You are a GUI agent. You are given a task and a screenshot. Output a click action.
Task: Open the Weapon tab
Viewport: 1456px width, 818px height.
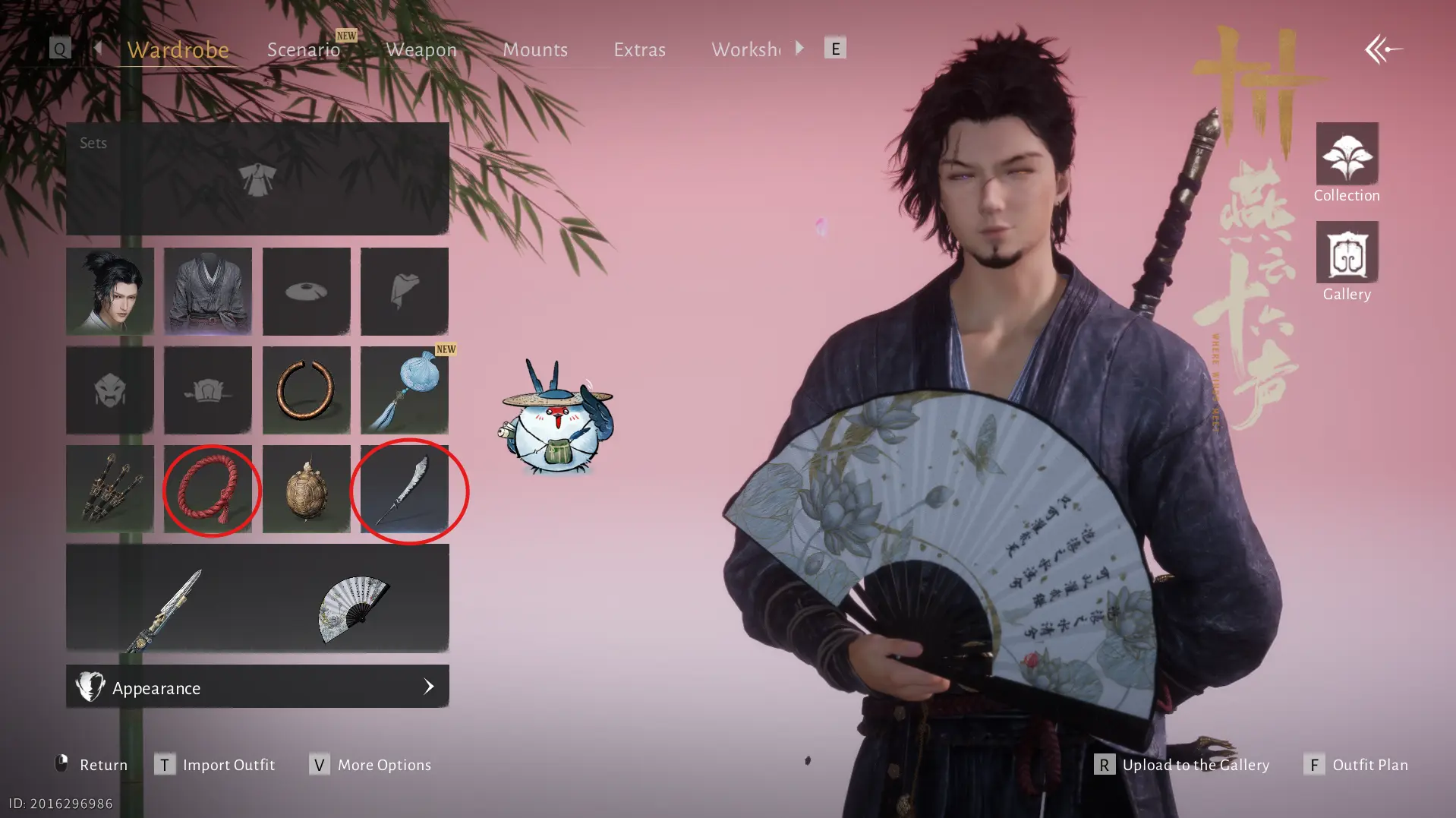[421, 49]
